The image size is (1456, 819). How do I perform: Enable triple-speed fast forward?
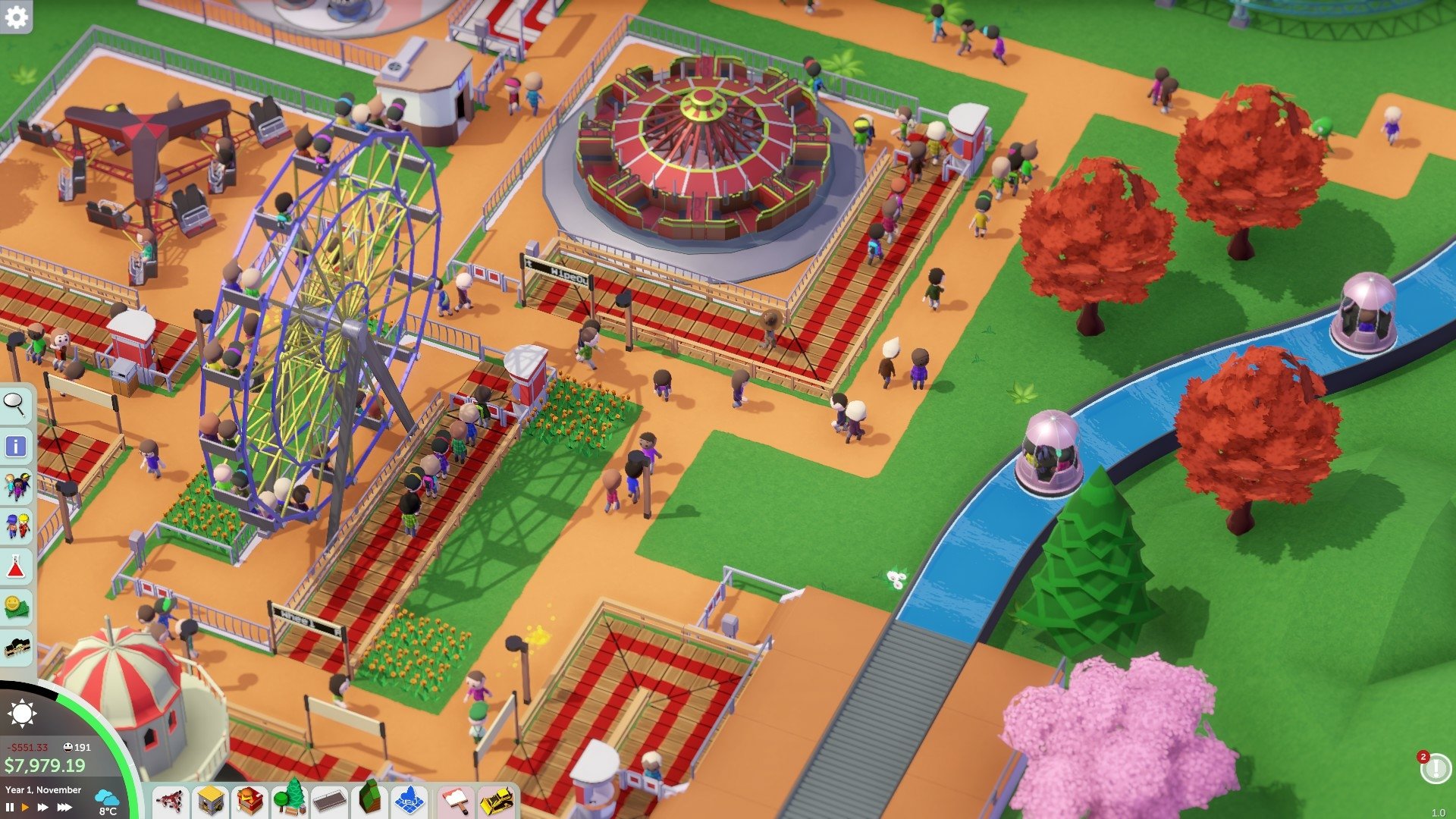click(64, 805)
